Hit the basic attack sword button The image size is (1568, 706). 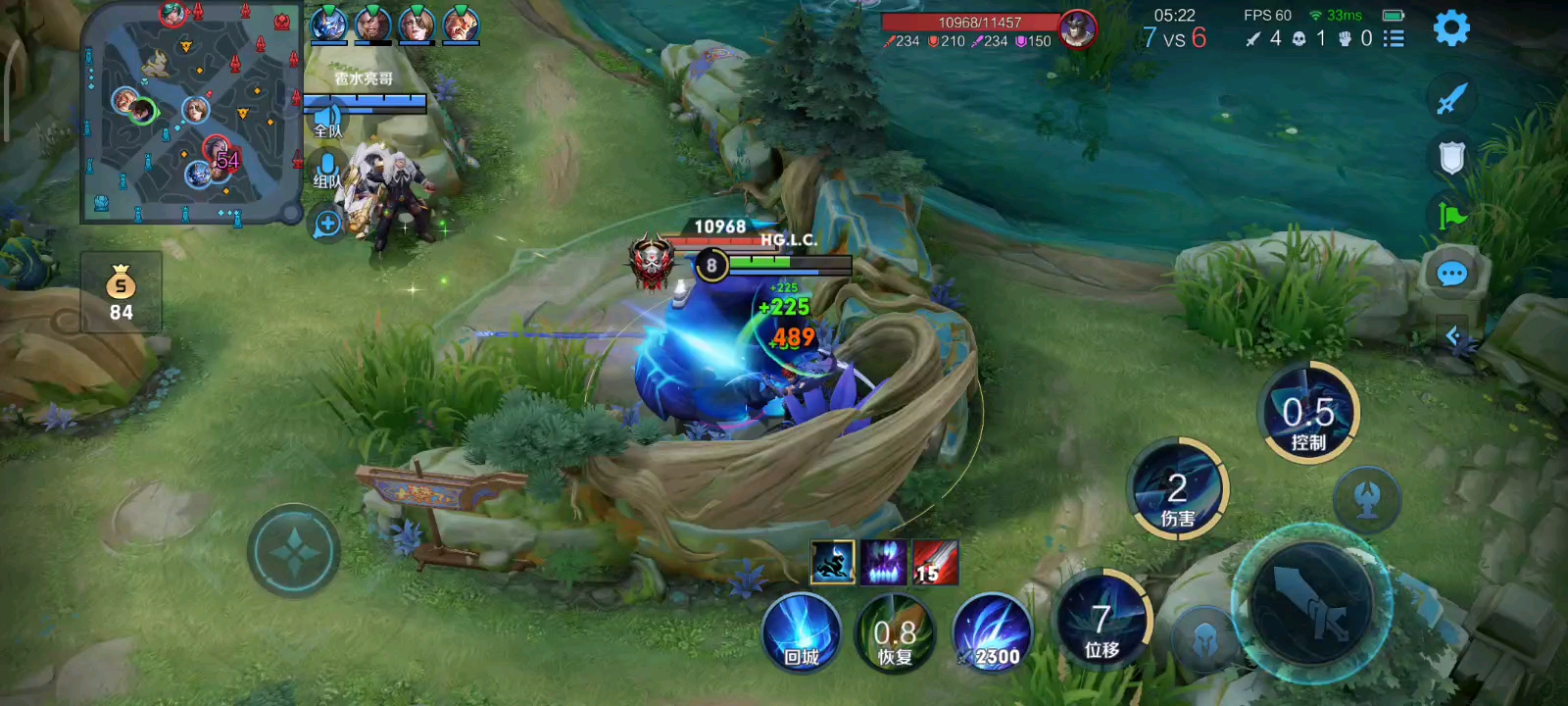click(x=1312, y=601)
